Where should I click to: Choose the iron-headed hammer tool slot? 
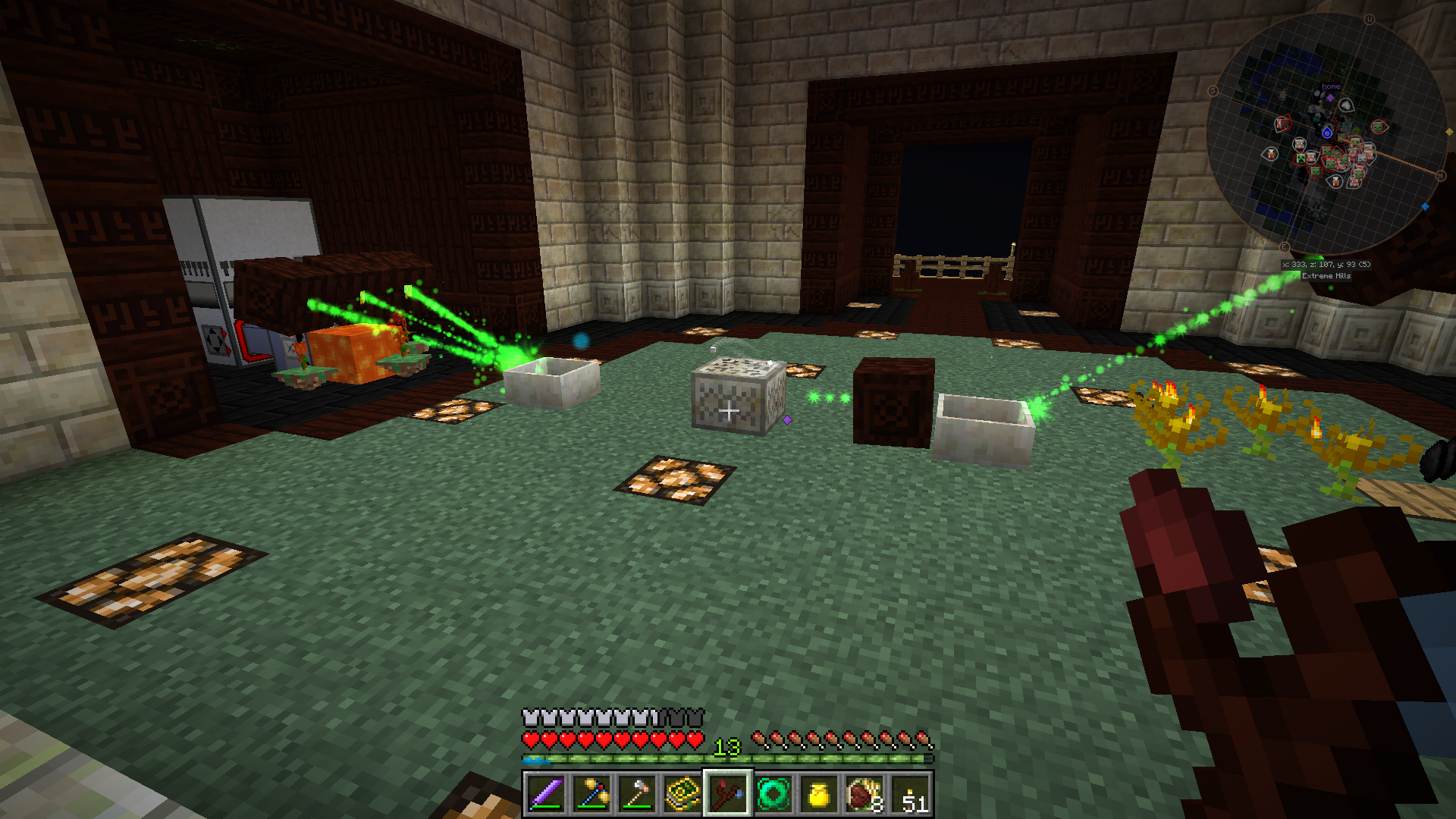pos(637,794)
